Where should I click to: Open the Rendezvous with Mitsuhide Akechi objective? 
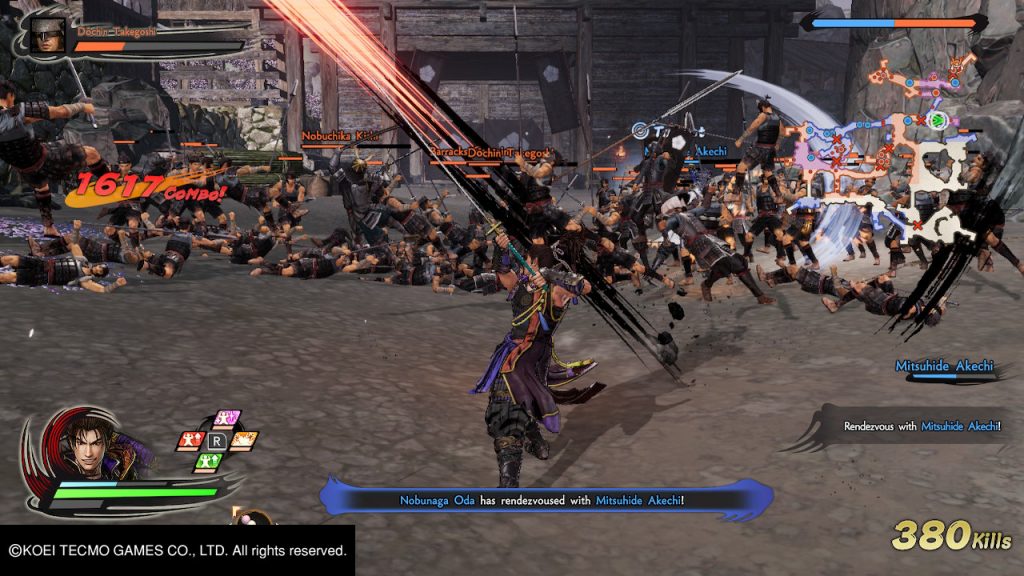(x=921, y=427)
